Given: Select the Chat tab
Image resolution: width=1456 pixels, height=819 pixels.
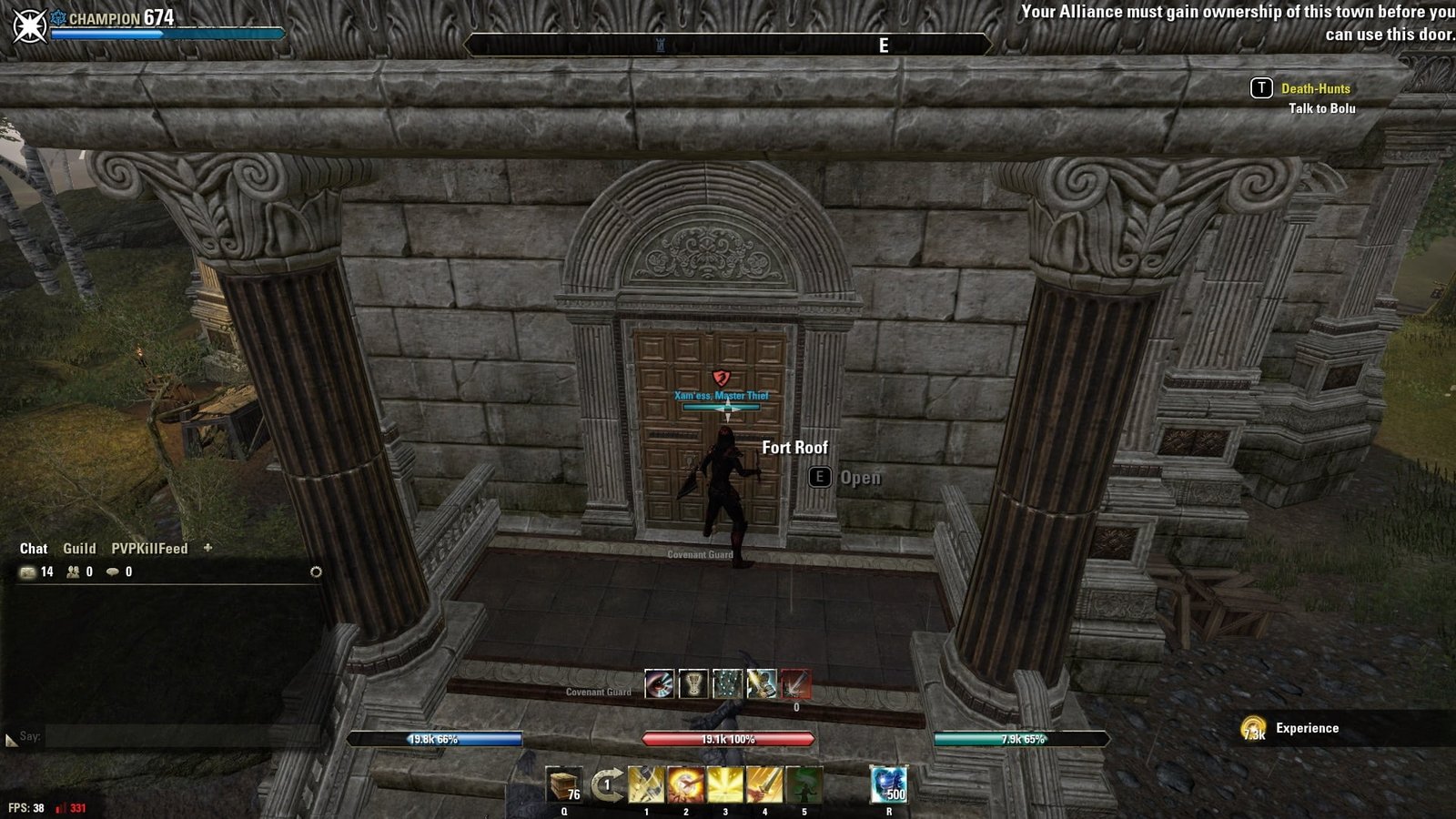Looking at the screenshot, I should [x=34, y=549].
